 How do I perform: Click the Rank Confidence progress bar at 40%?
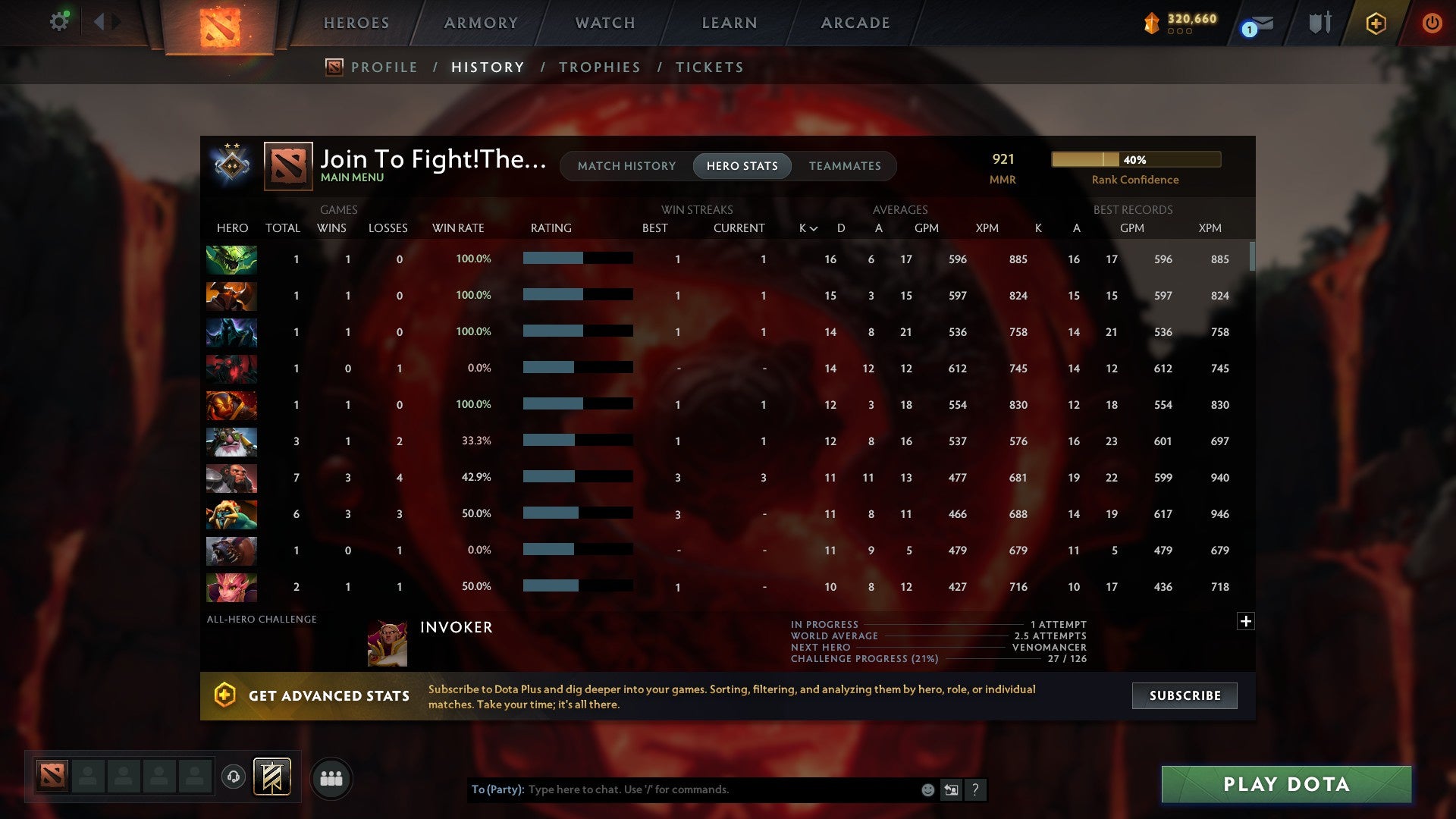coord(1134,159)
